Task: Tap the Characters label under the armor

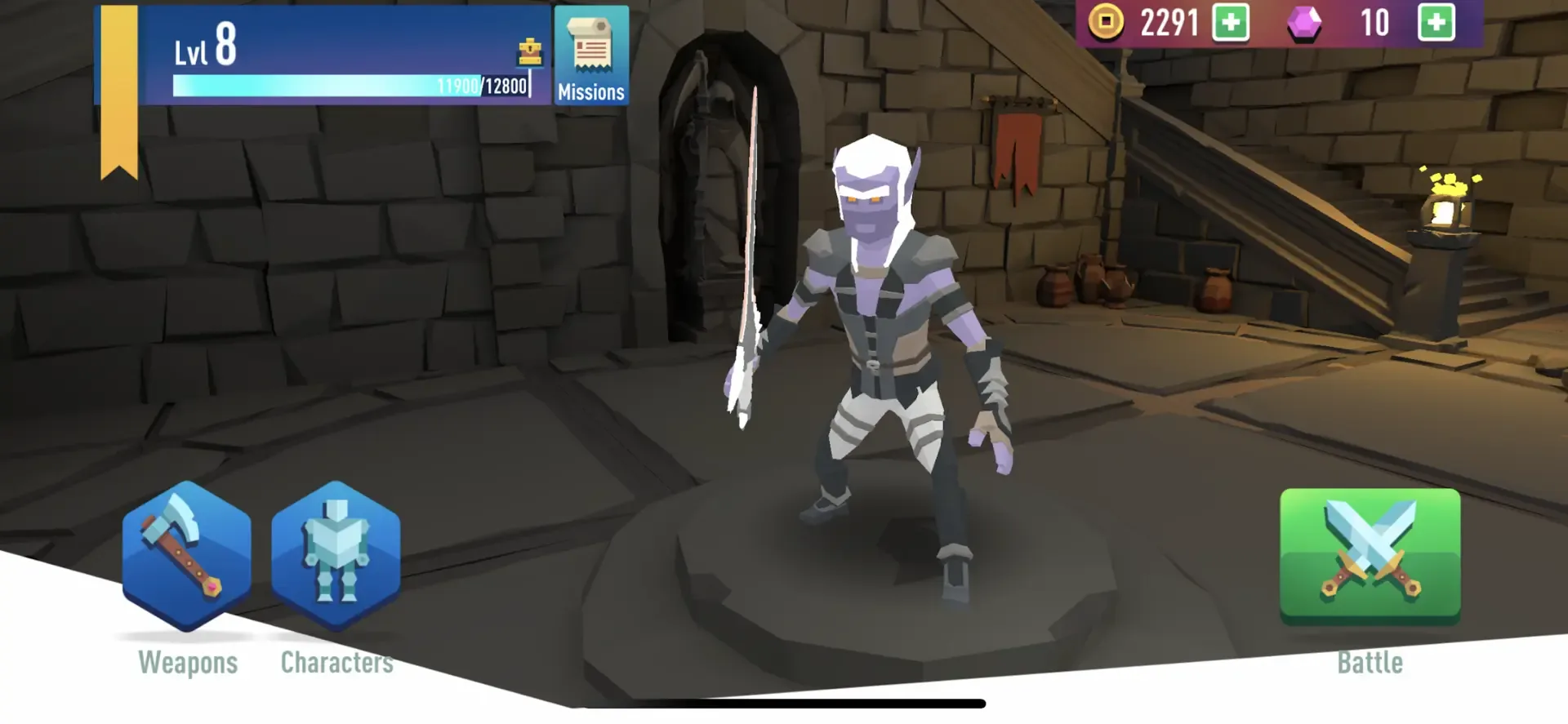Action: point(336,662)
